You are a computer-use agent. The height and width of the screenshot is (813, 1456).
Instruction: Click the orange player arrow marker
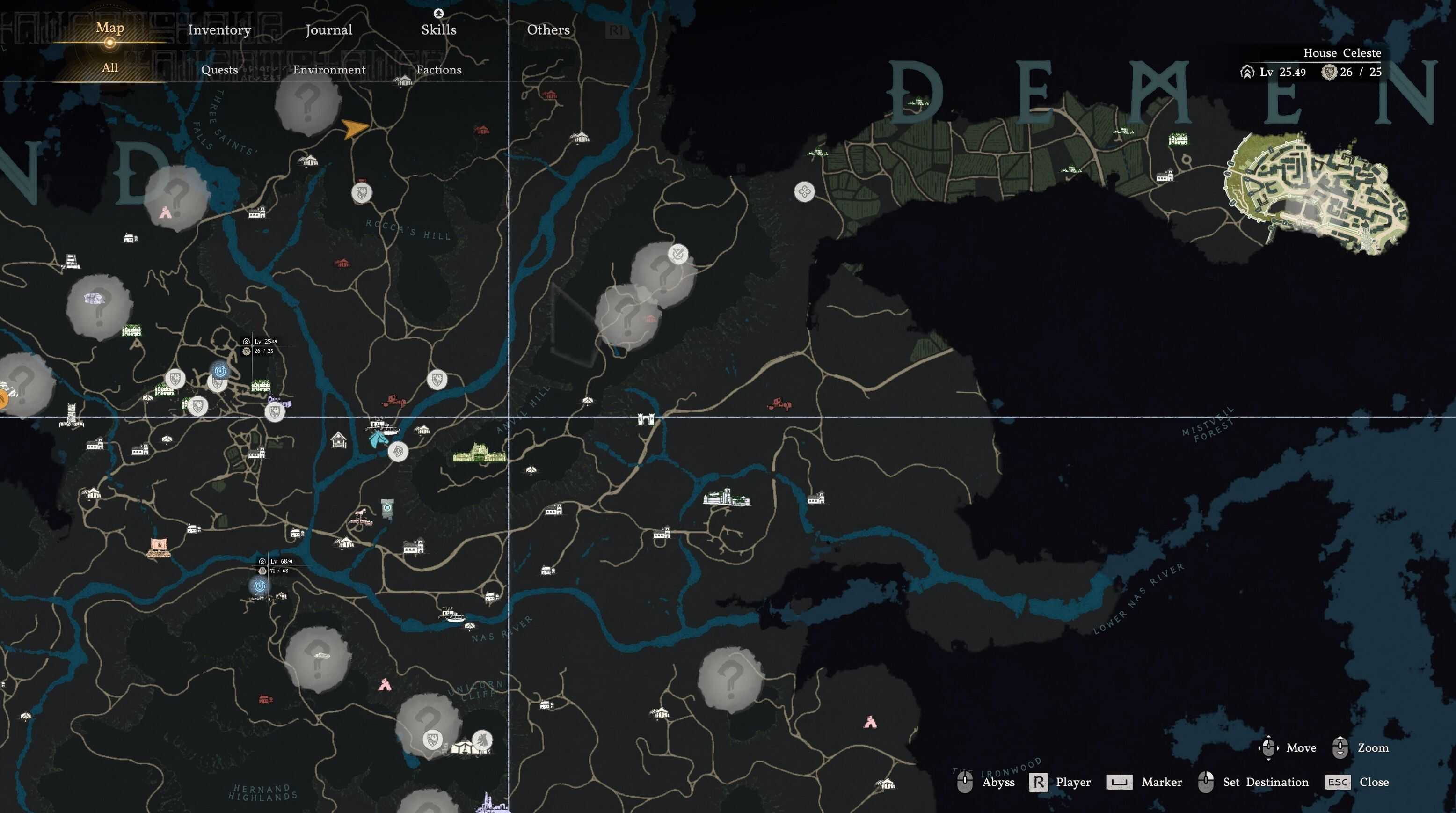pos(354,129)
